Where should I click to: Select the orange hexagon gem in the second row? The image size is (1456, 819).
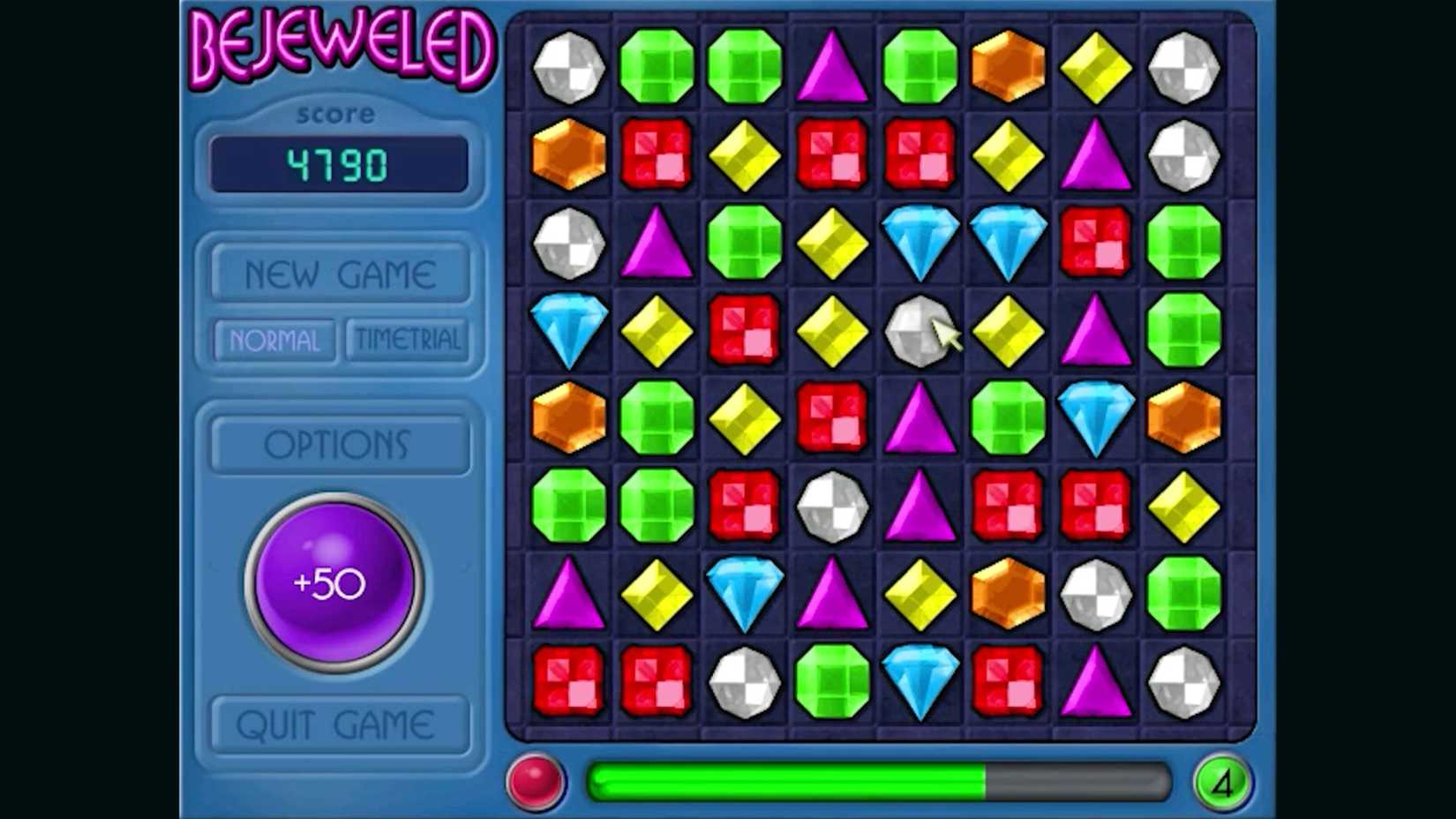[569, 154]
